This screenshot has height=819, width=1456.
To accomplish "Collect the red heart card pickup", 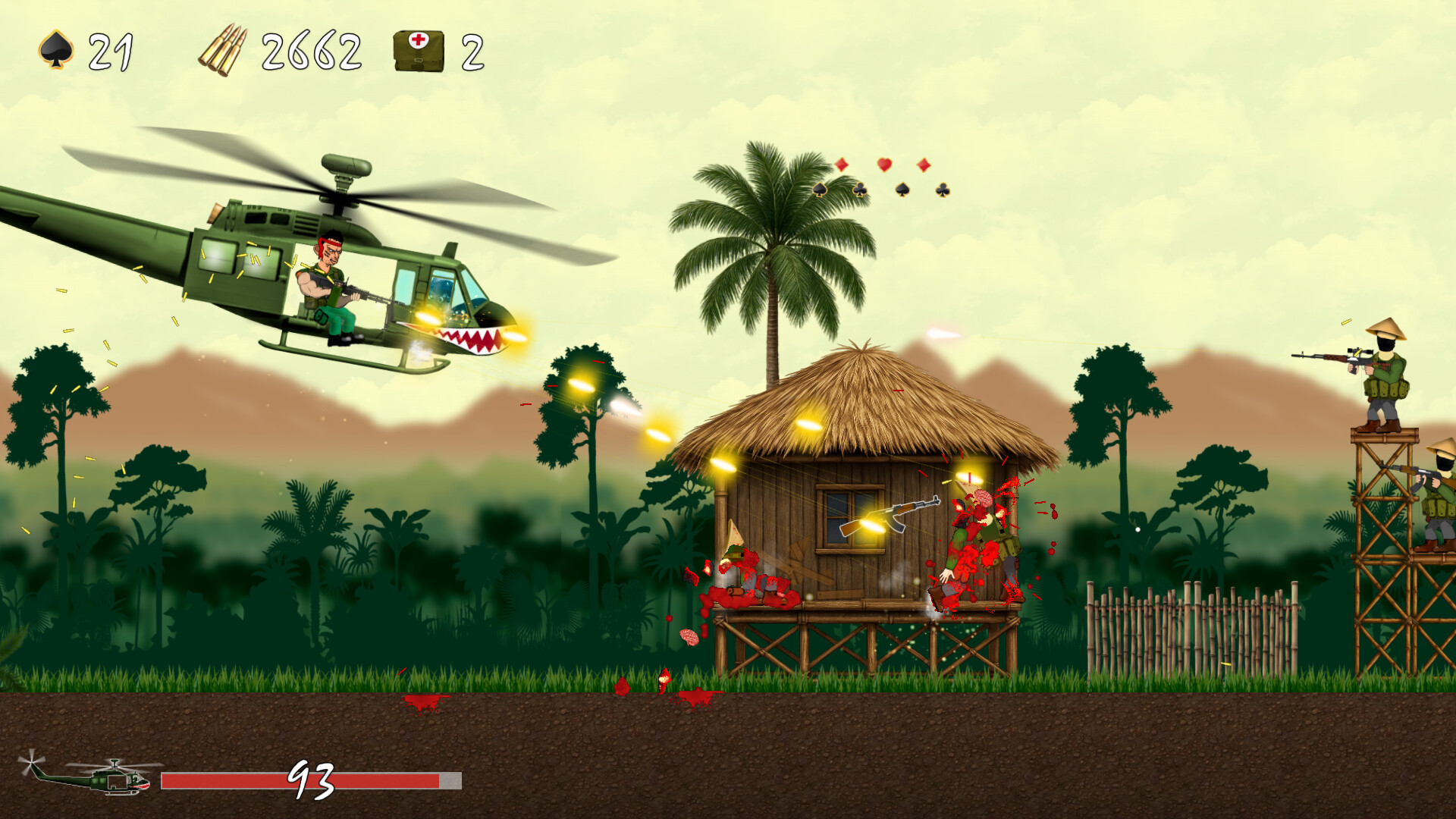I will (x=884, y=165).
